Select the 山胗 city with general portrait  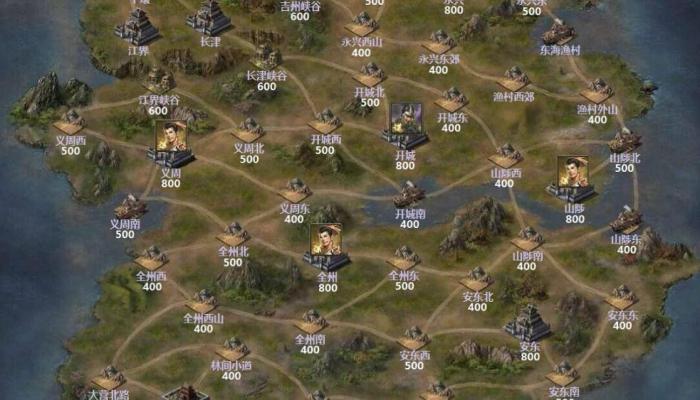click(574, 178)
